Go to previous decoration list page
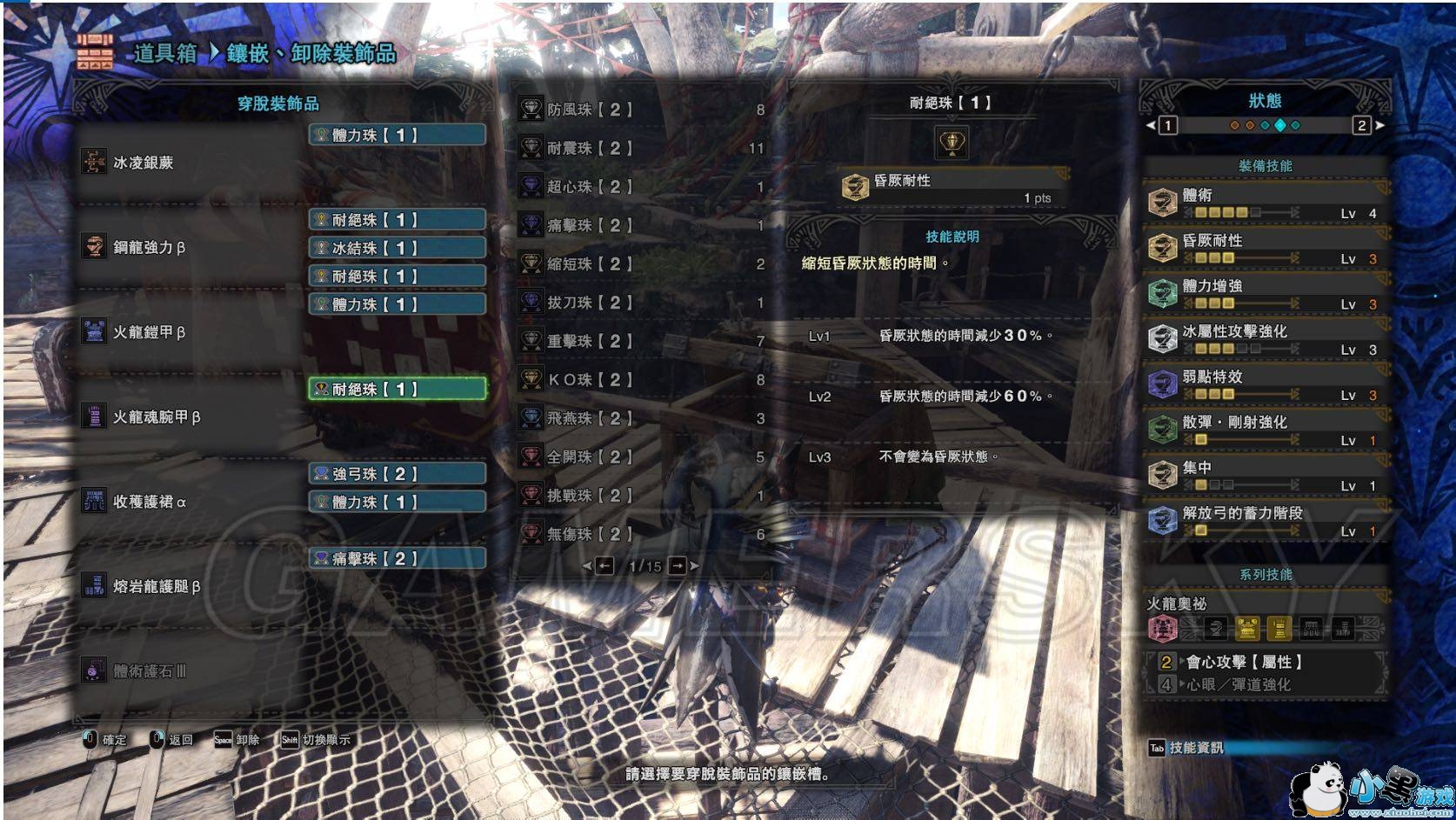Screen dimensions: 1456x820 pyautogui.click(x=604, y=566)
